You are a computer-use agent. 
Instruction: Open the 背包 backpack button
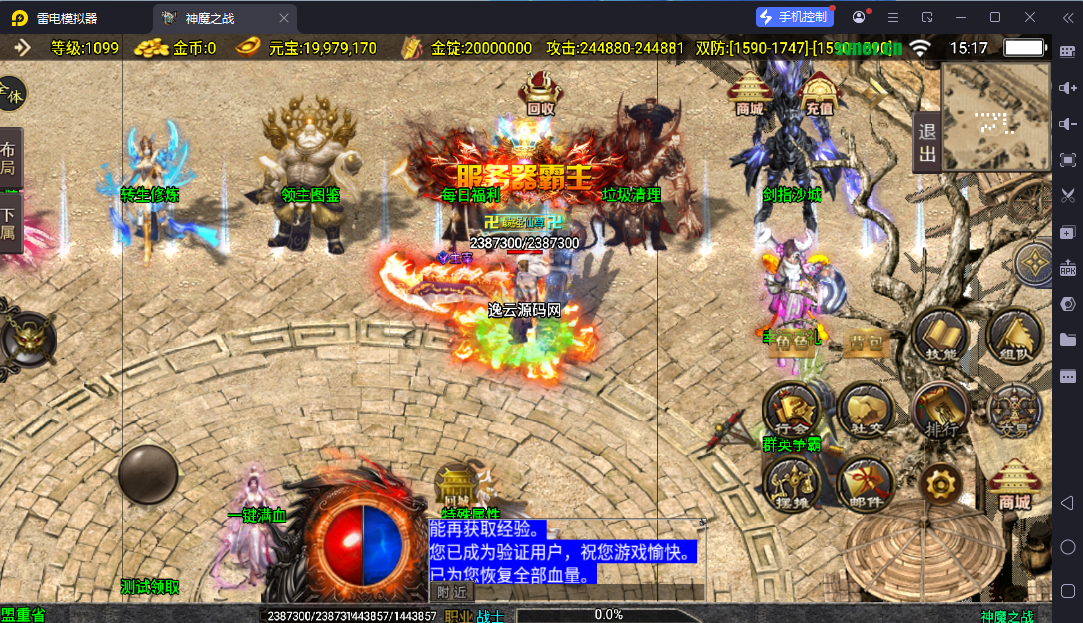click(864, 344)
